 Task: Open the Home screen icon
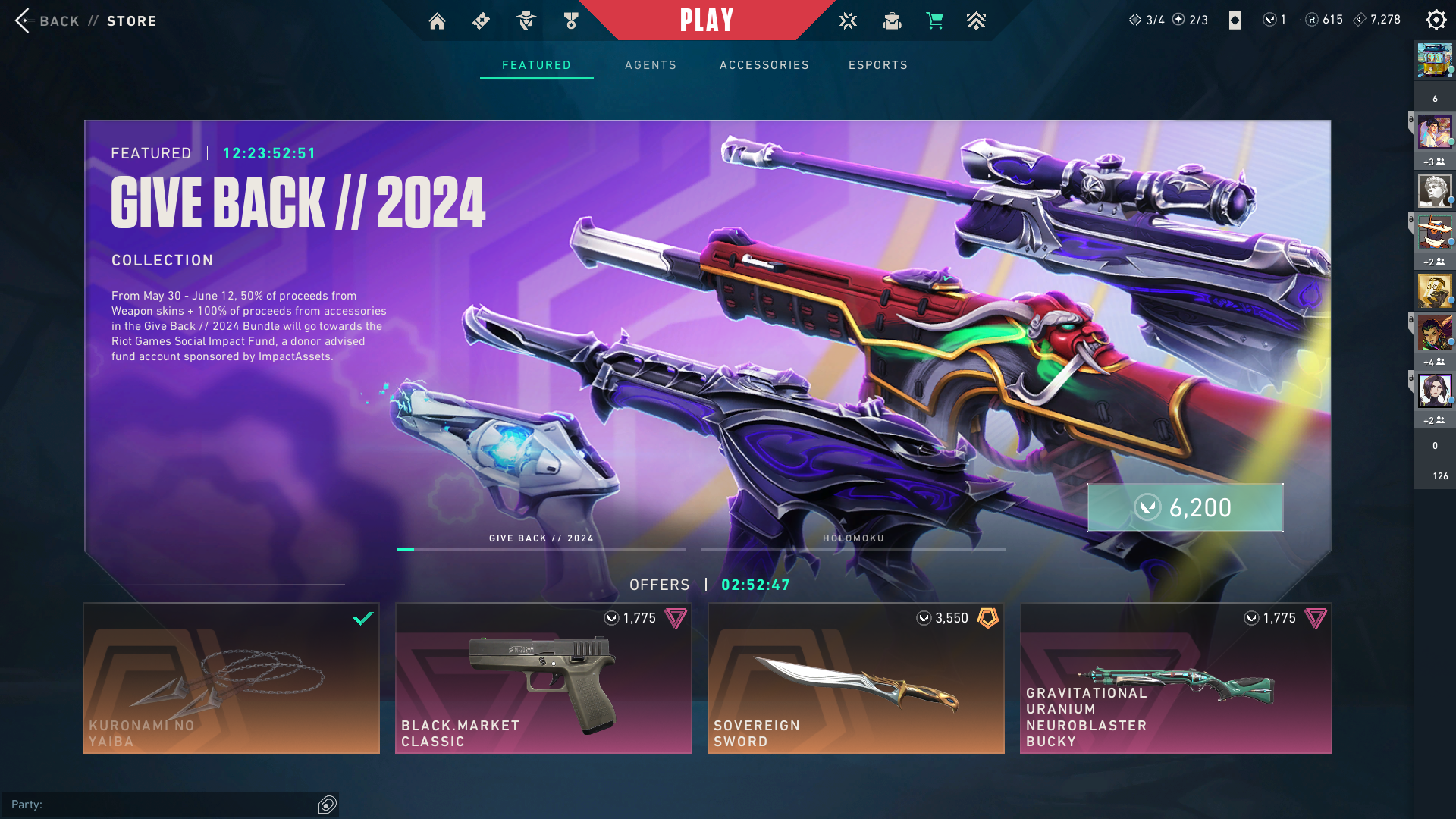437,20
